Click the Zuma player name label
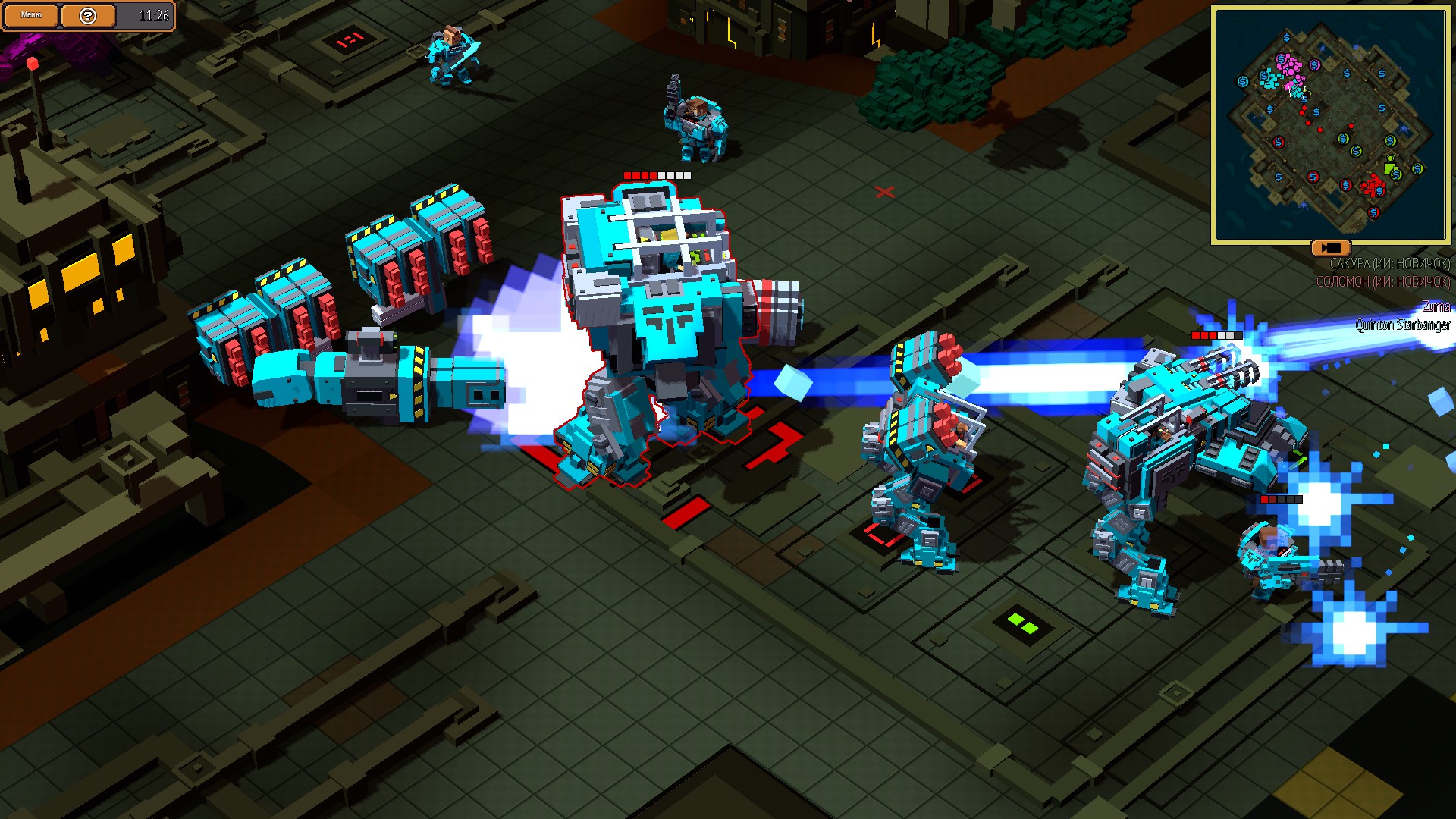1456x819 pixels. pyautogui.click(x=1437, y=307)
